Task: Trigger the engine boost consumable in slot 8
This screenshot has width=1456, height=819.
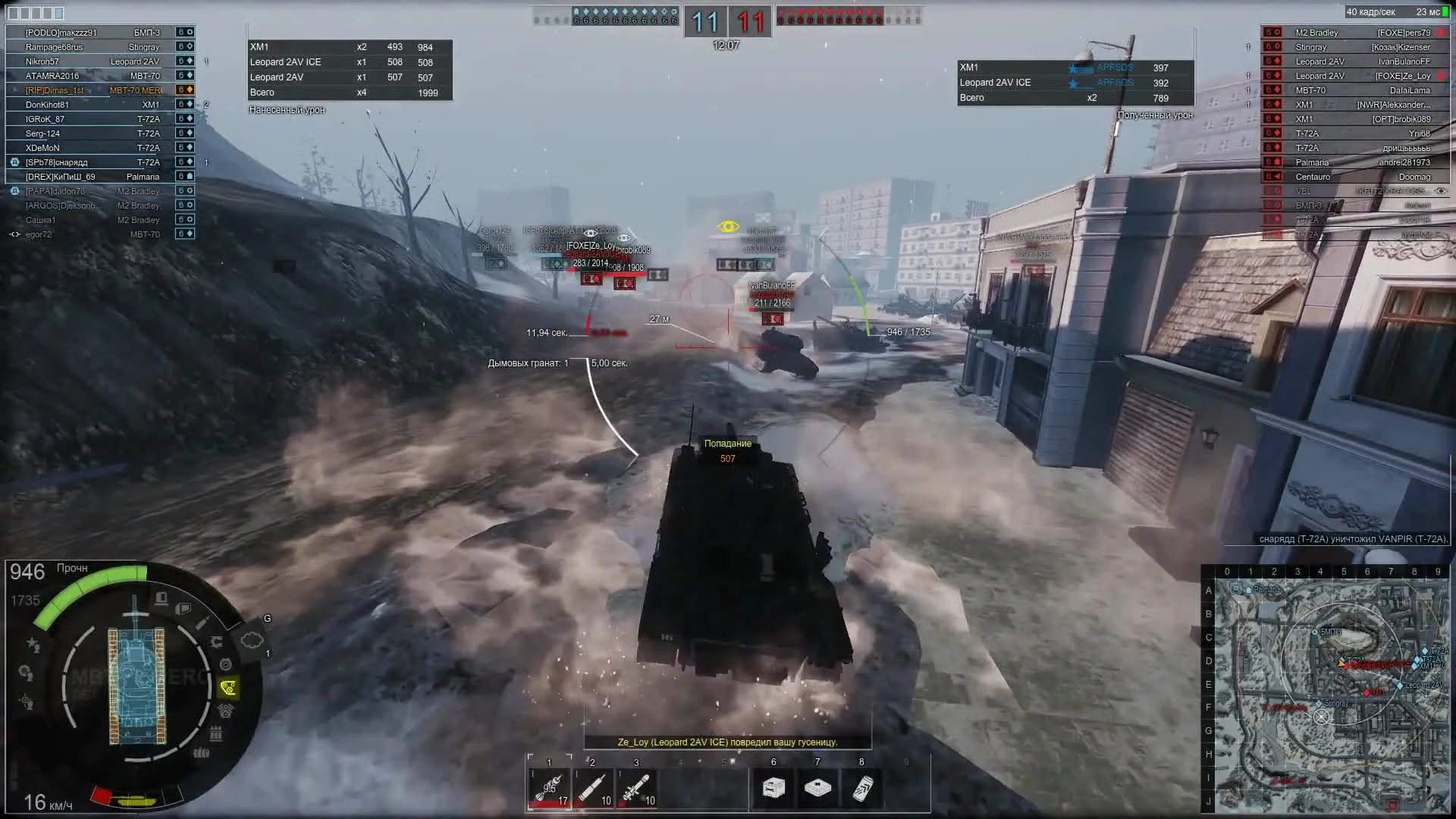Action: [x=861, y=789]
